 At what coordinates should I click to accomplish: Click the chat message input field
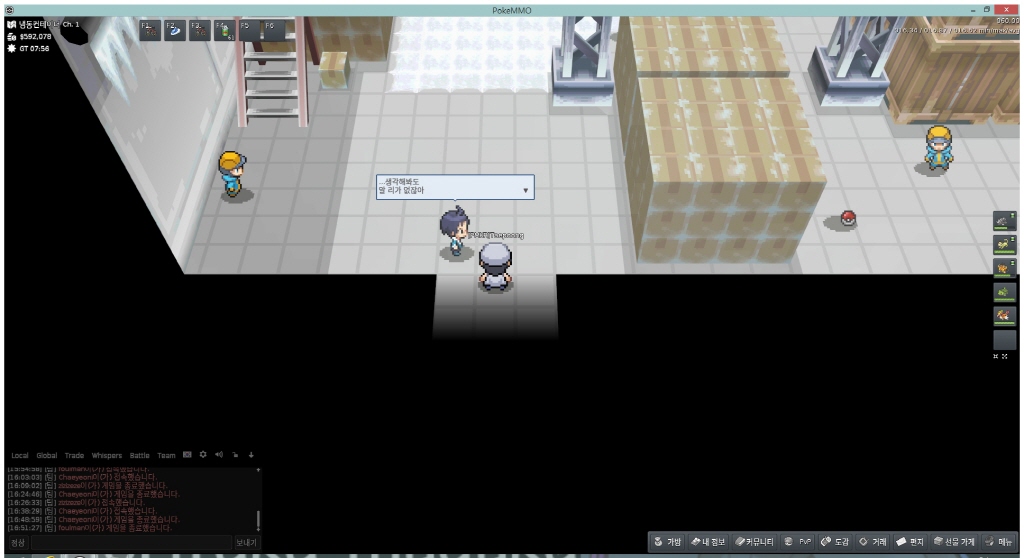[x=130, y=542]
